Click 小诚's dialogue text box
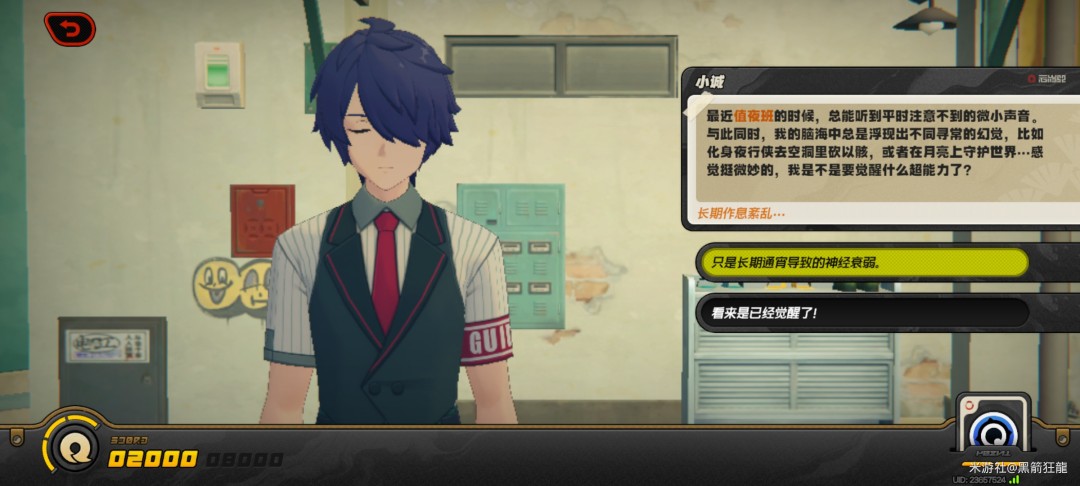This screenshot has width=1080, height=486. click(x=880, y=148)
